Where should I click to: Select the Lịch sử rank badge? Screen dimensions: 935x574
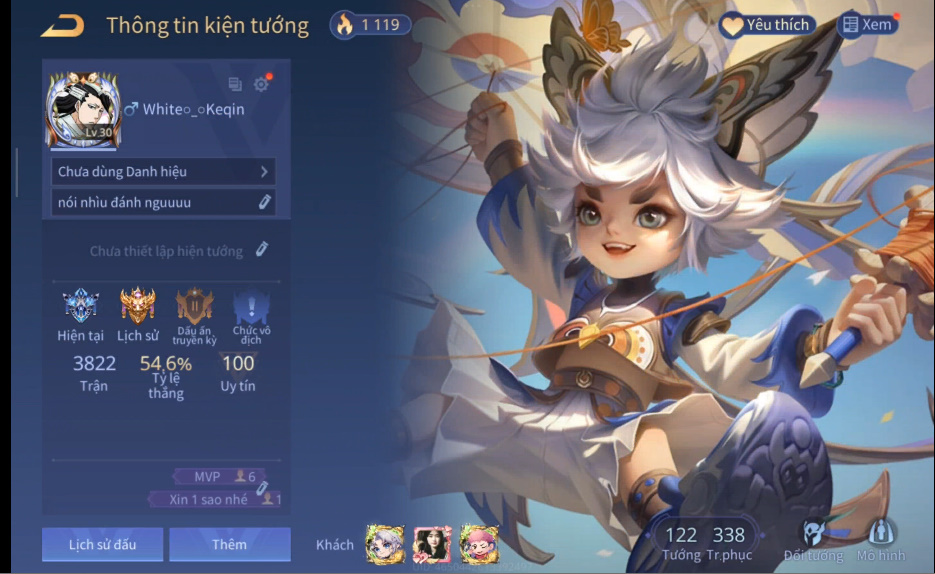[137, 306]
